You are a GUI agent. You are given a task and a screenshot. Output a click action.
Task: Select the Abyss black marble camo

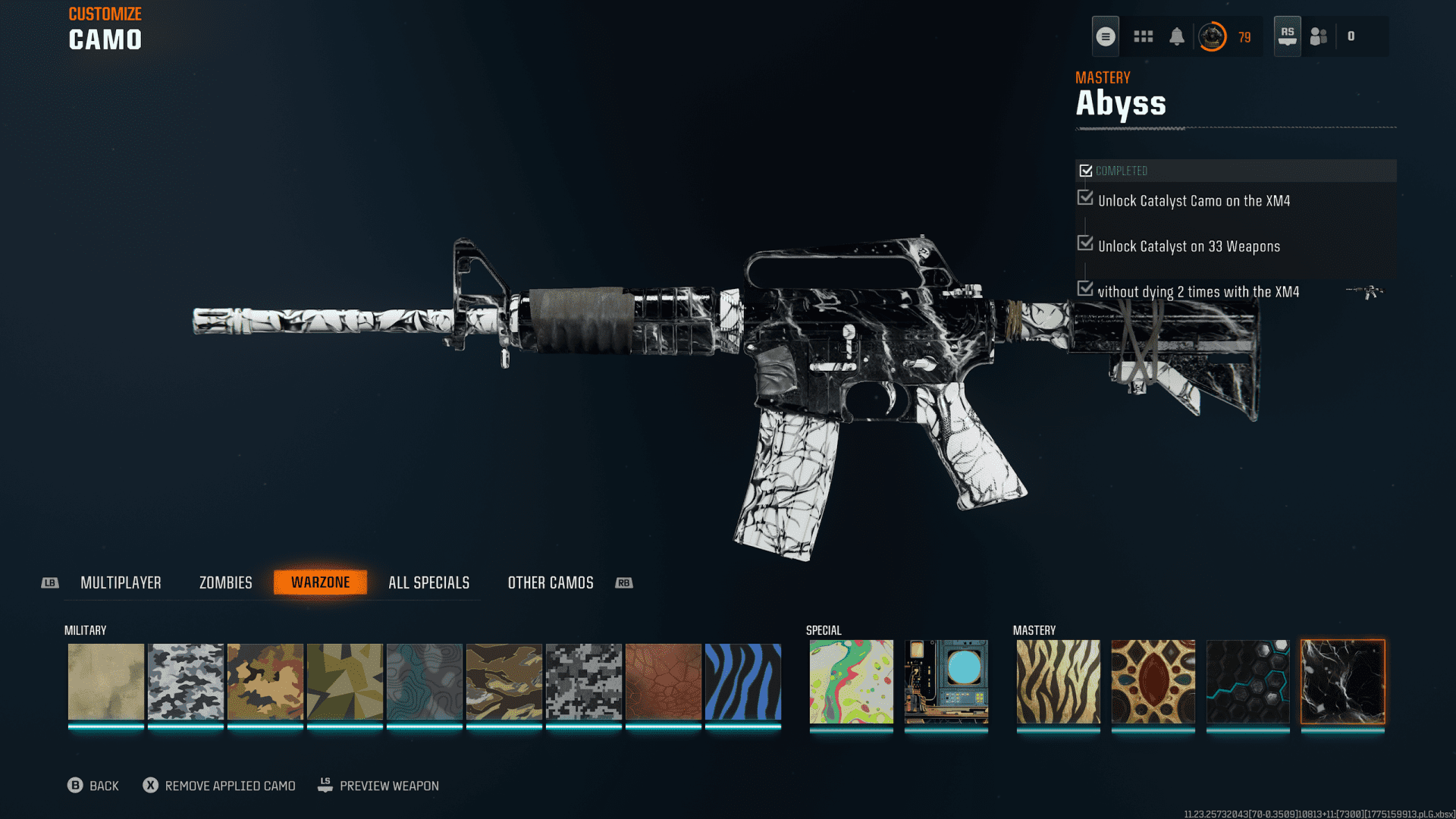[1343, 681]
